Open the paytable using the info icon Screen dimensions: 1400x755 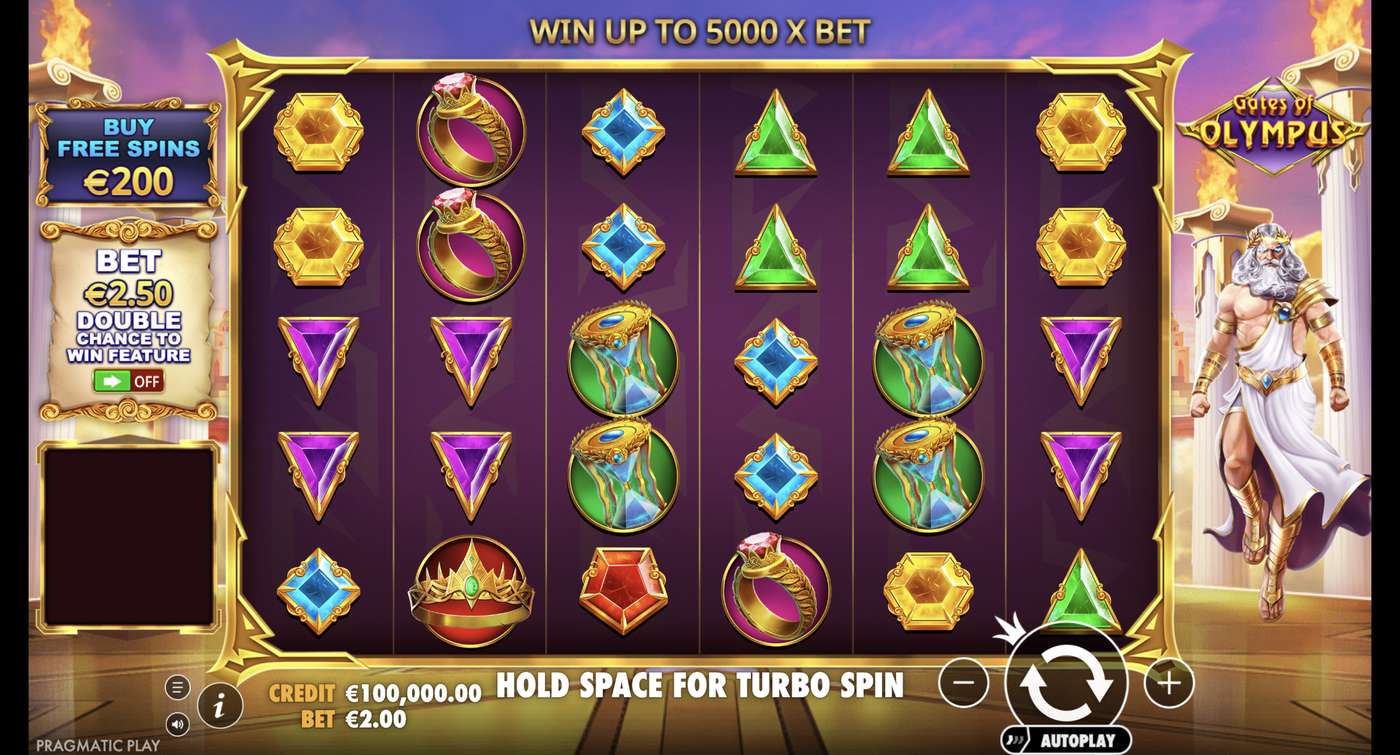click(219, 704)
